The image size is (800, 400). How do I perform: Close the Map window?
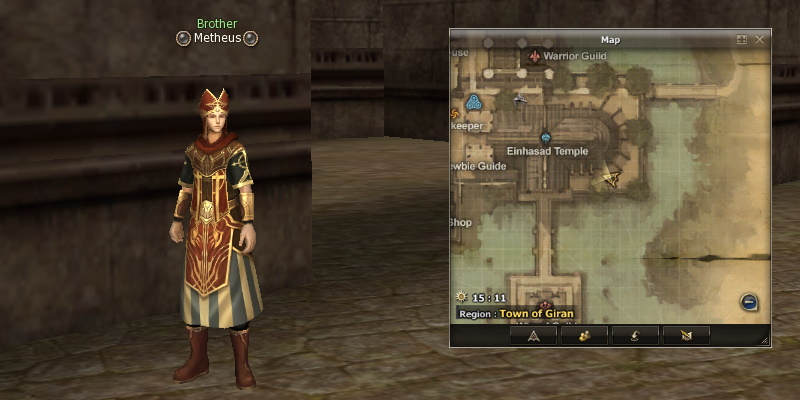click(x=760, y=39)
